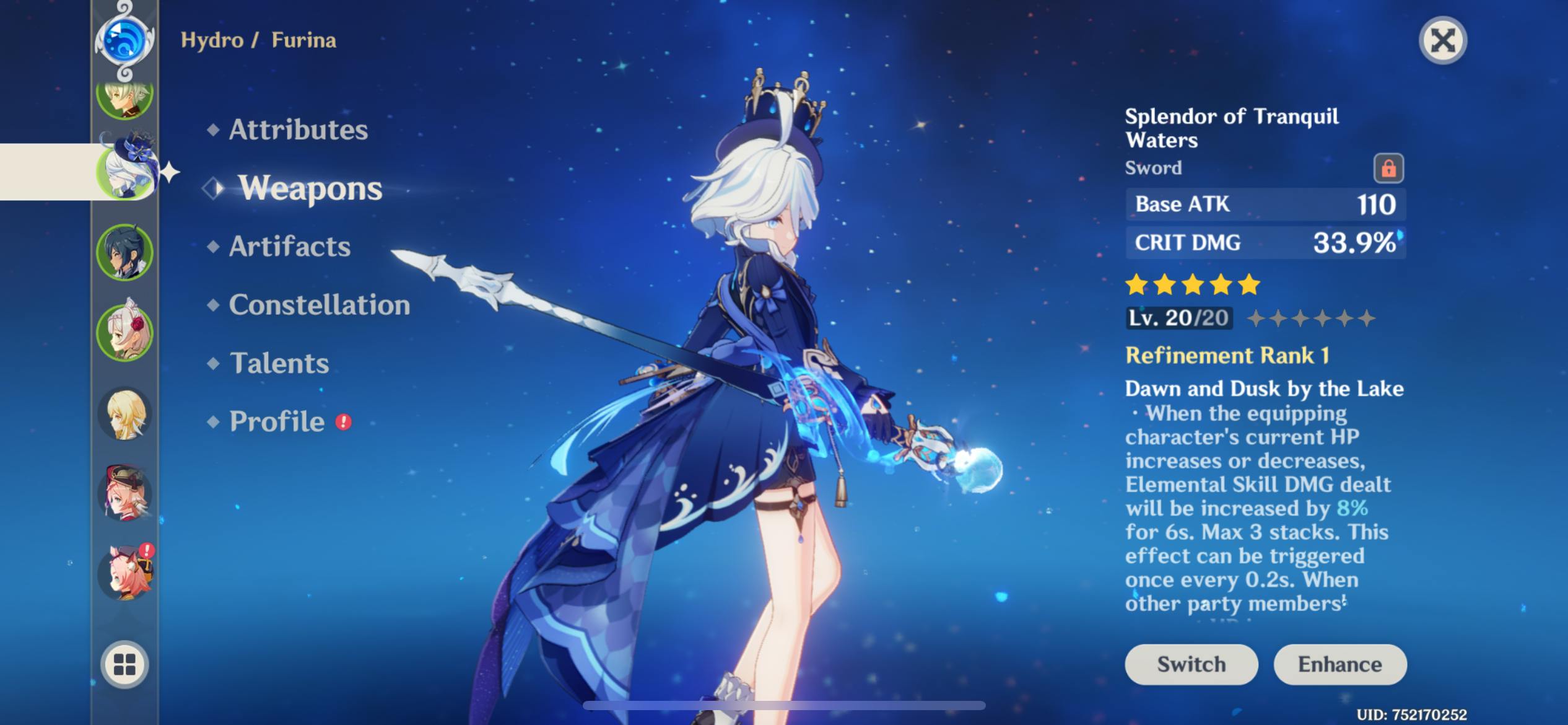The height and width of the screenshot is (725, 1568).
Task: Open the Attributes section
Action: [x=298, y=130]
